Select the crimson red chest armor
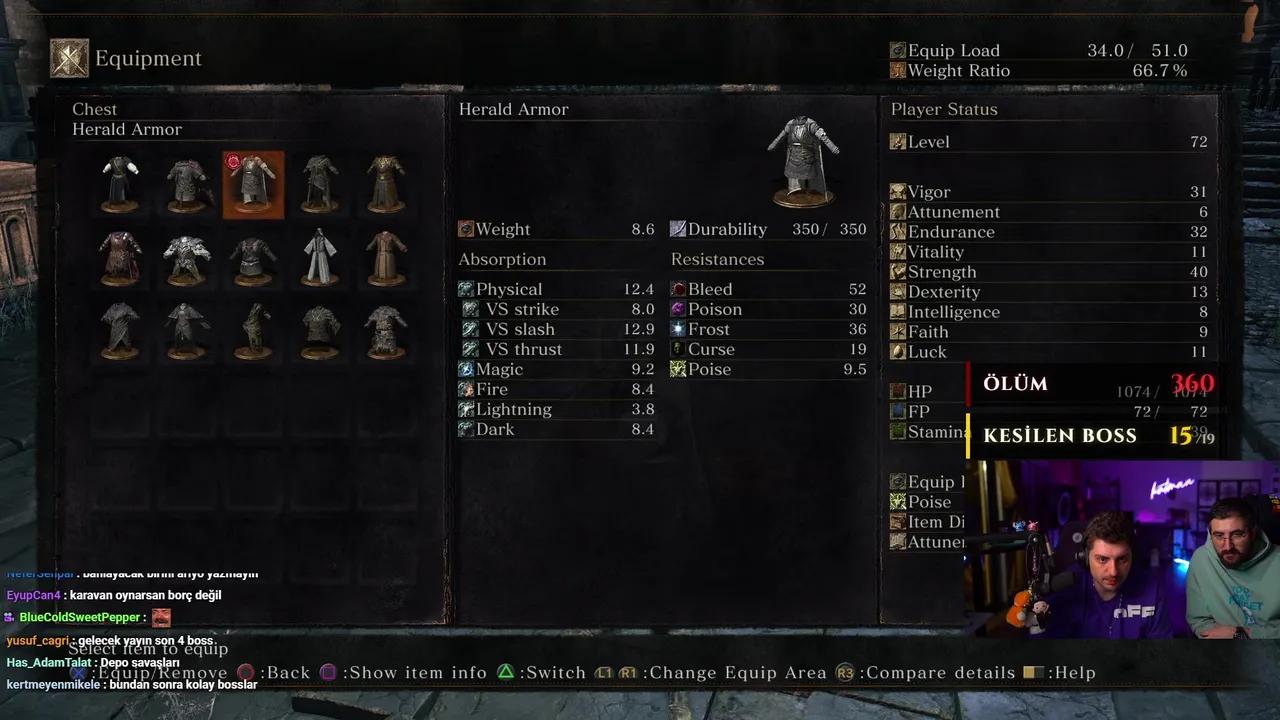Viewport: 1280px width, 720px height. 120,257
